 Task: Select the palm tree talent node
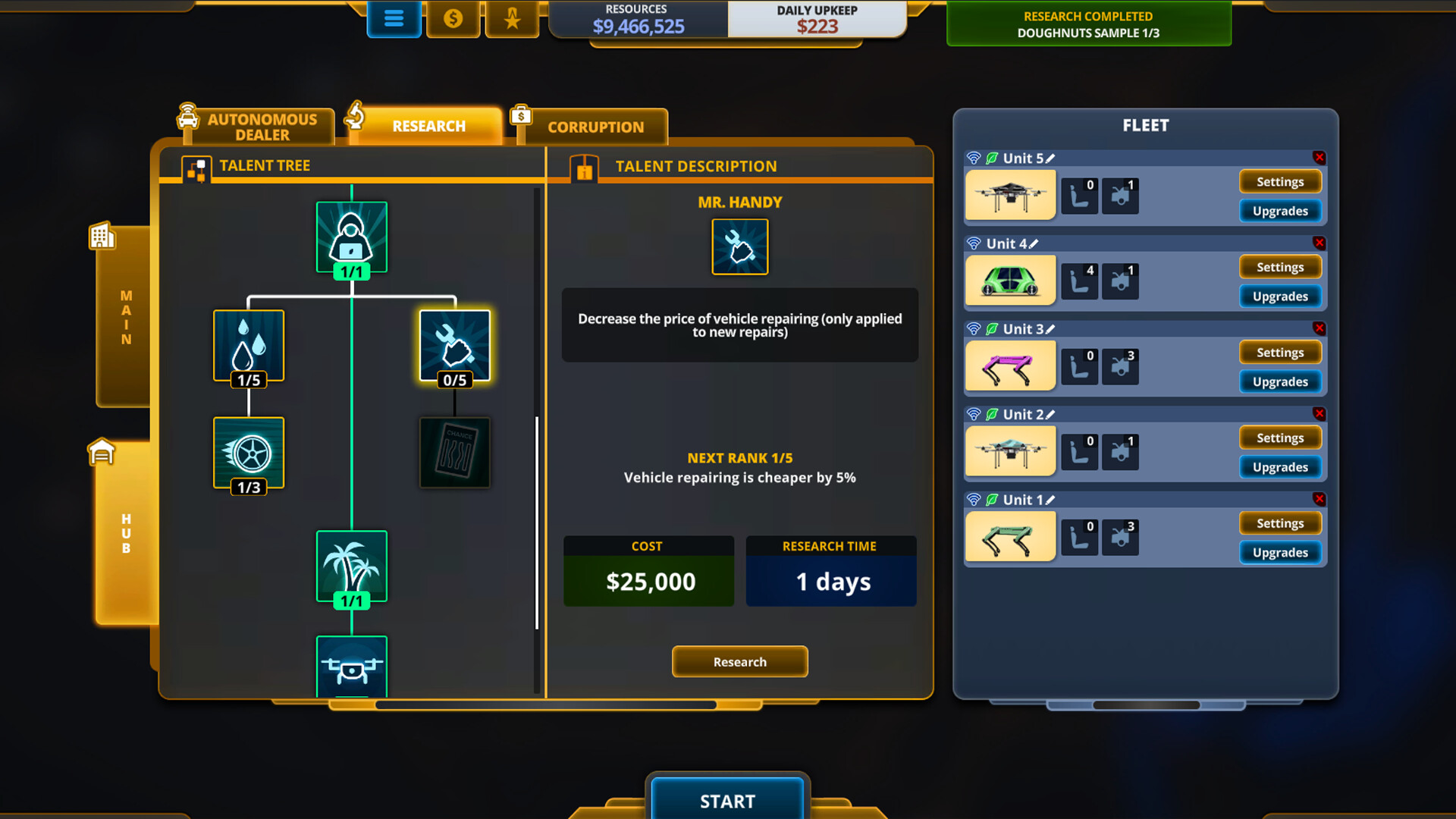pyautogui.click(x=351, y=565)
